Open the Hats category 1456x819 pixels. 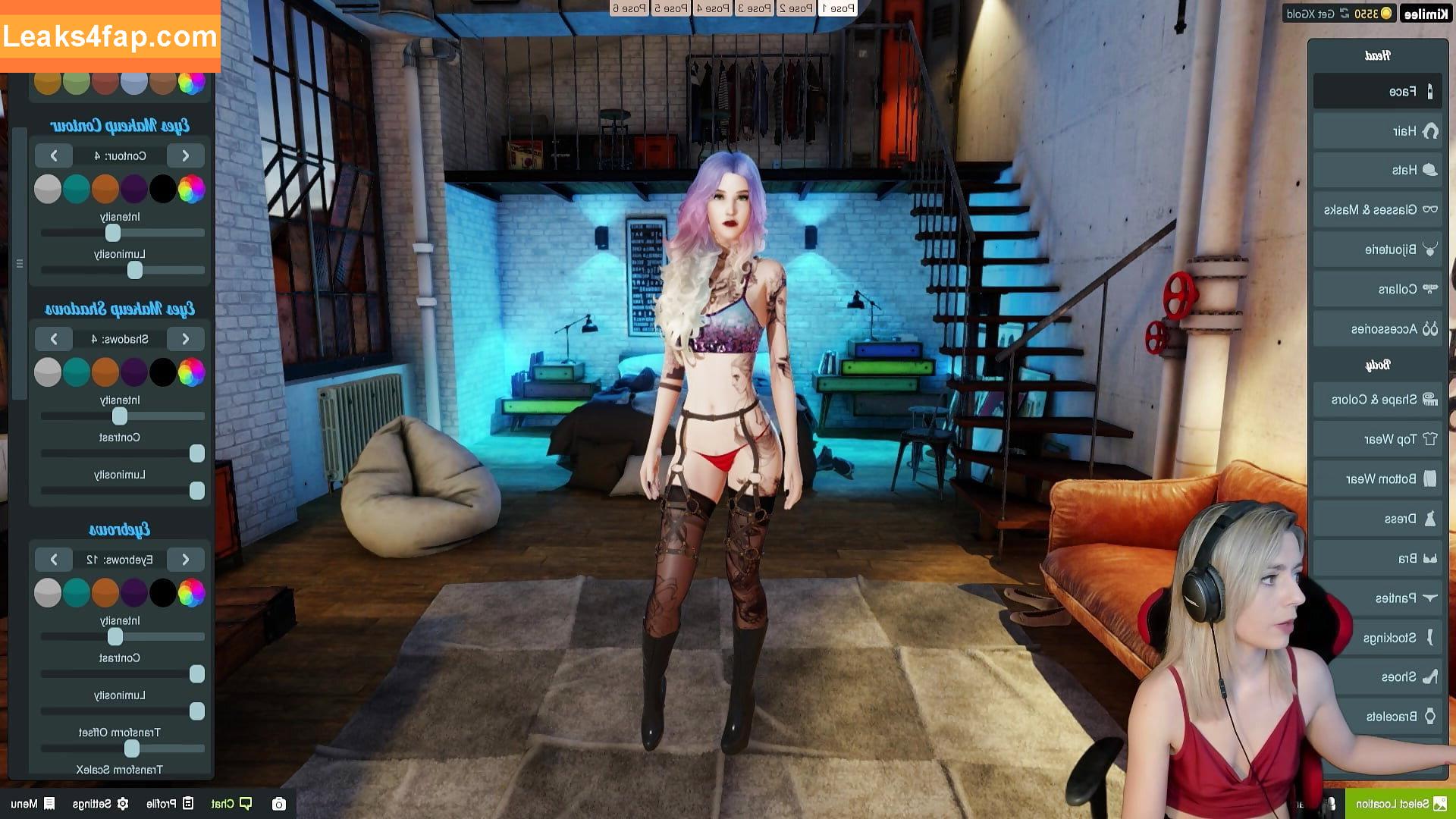pos(1376,171)
